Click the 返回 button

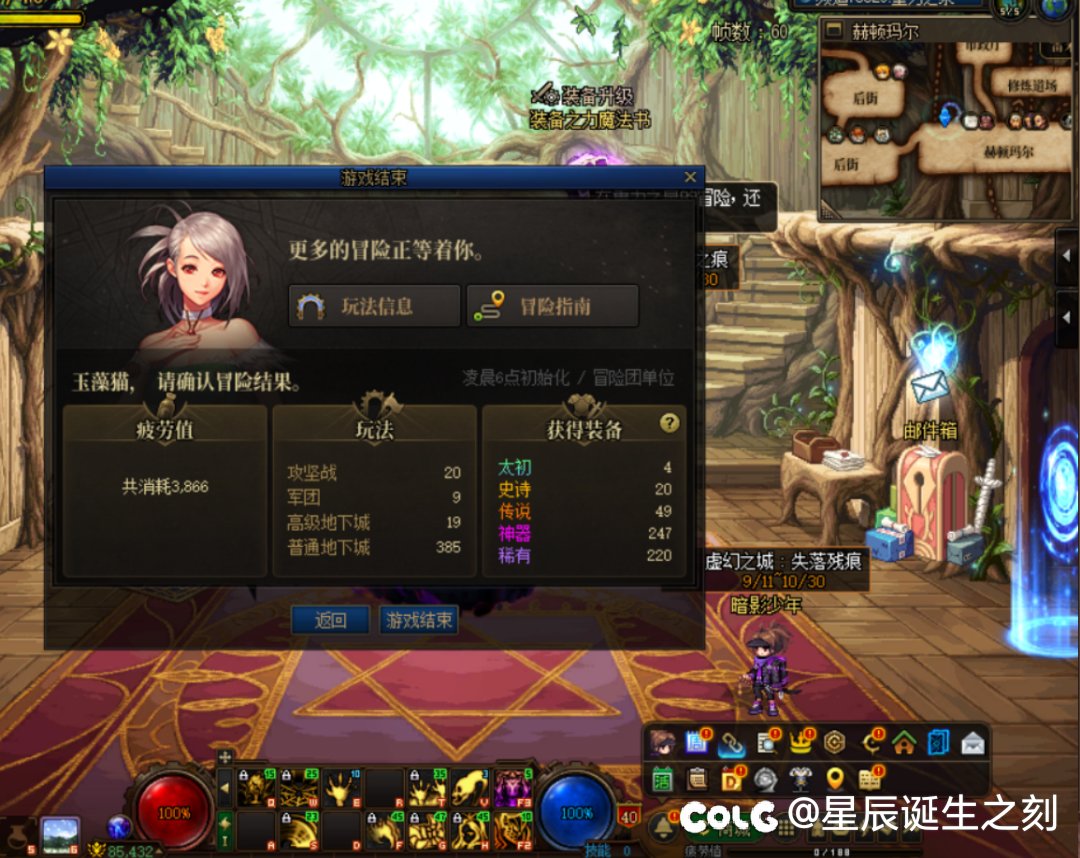coord(330,620)
